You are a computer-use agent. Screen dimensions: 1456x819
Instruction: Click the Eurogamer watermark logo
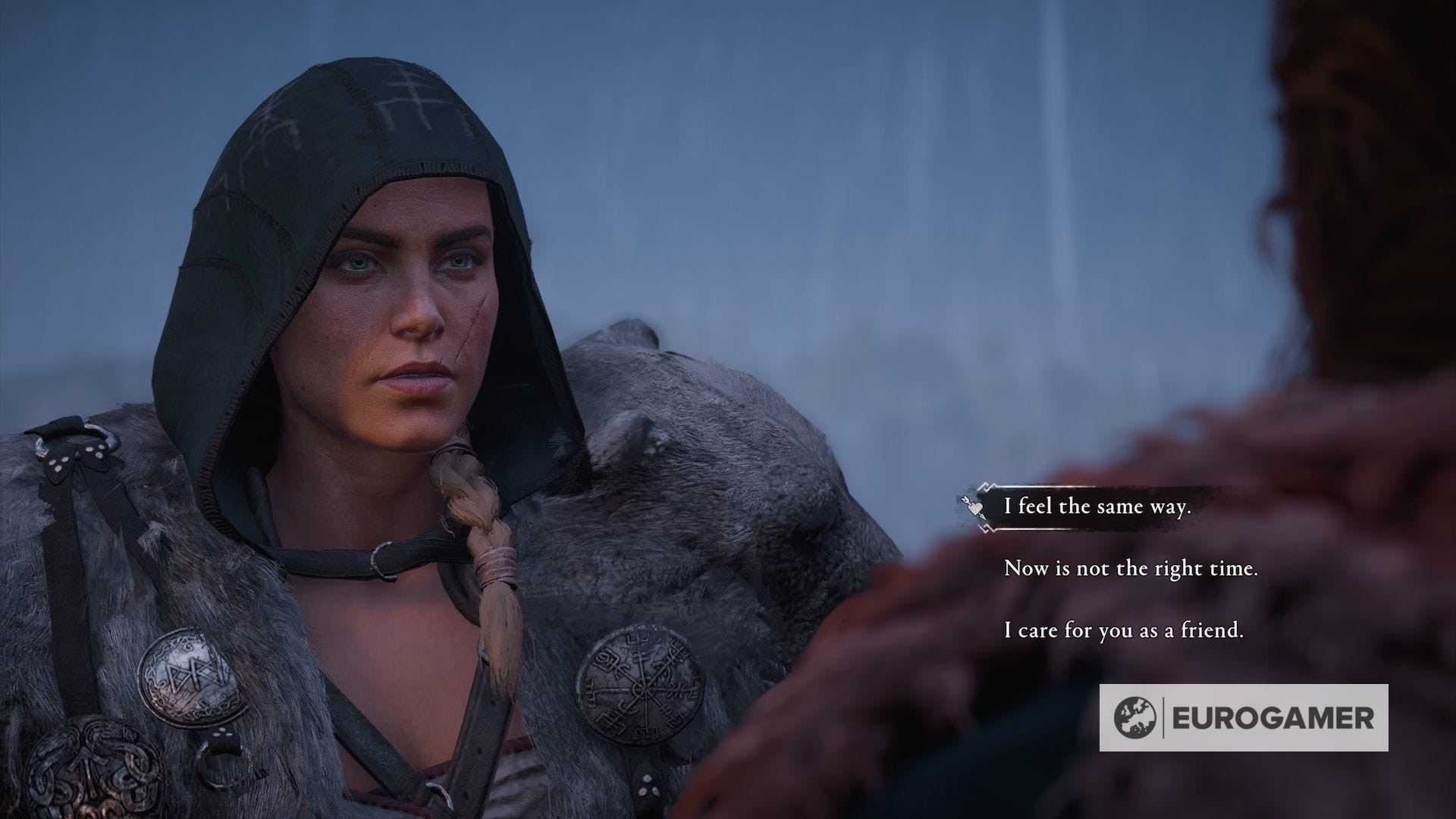(x=1244, y=717)
